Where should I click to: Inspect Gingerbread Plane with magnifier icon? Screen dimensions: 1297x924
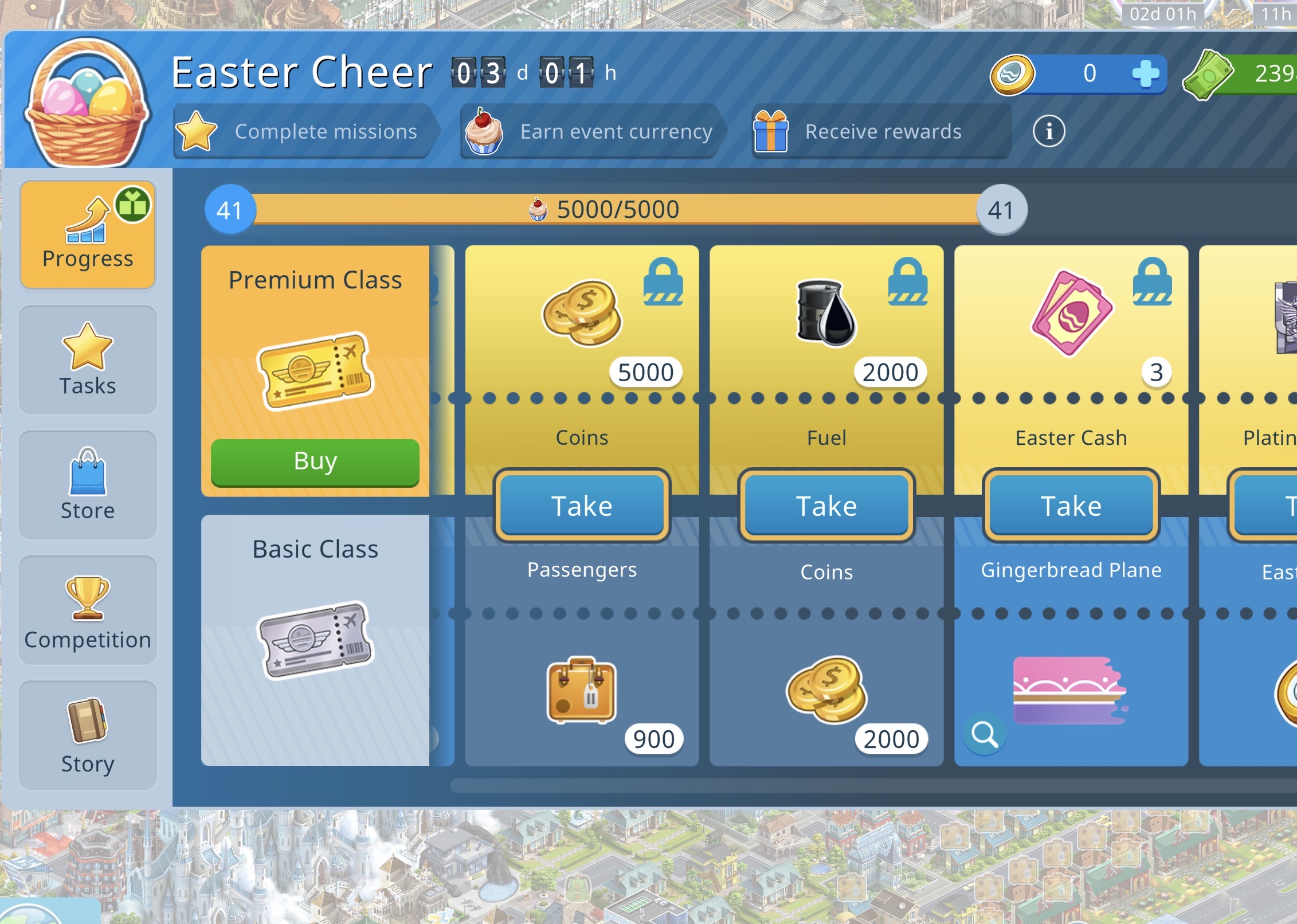click(x=984, y=734)
